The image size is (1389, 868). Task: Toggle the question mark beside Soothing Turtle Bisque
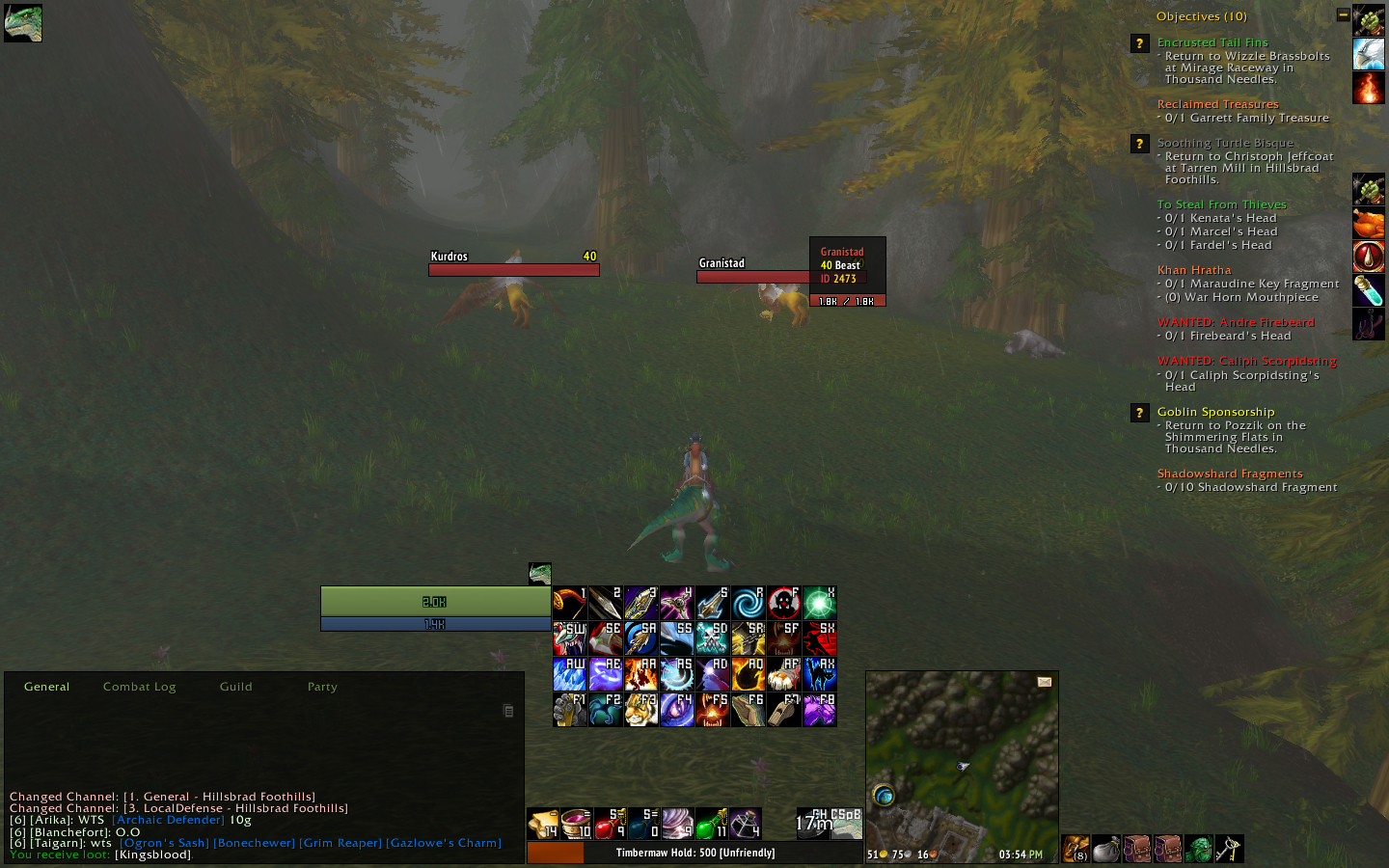click(1140, 144)
